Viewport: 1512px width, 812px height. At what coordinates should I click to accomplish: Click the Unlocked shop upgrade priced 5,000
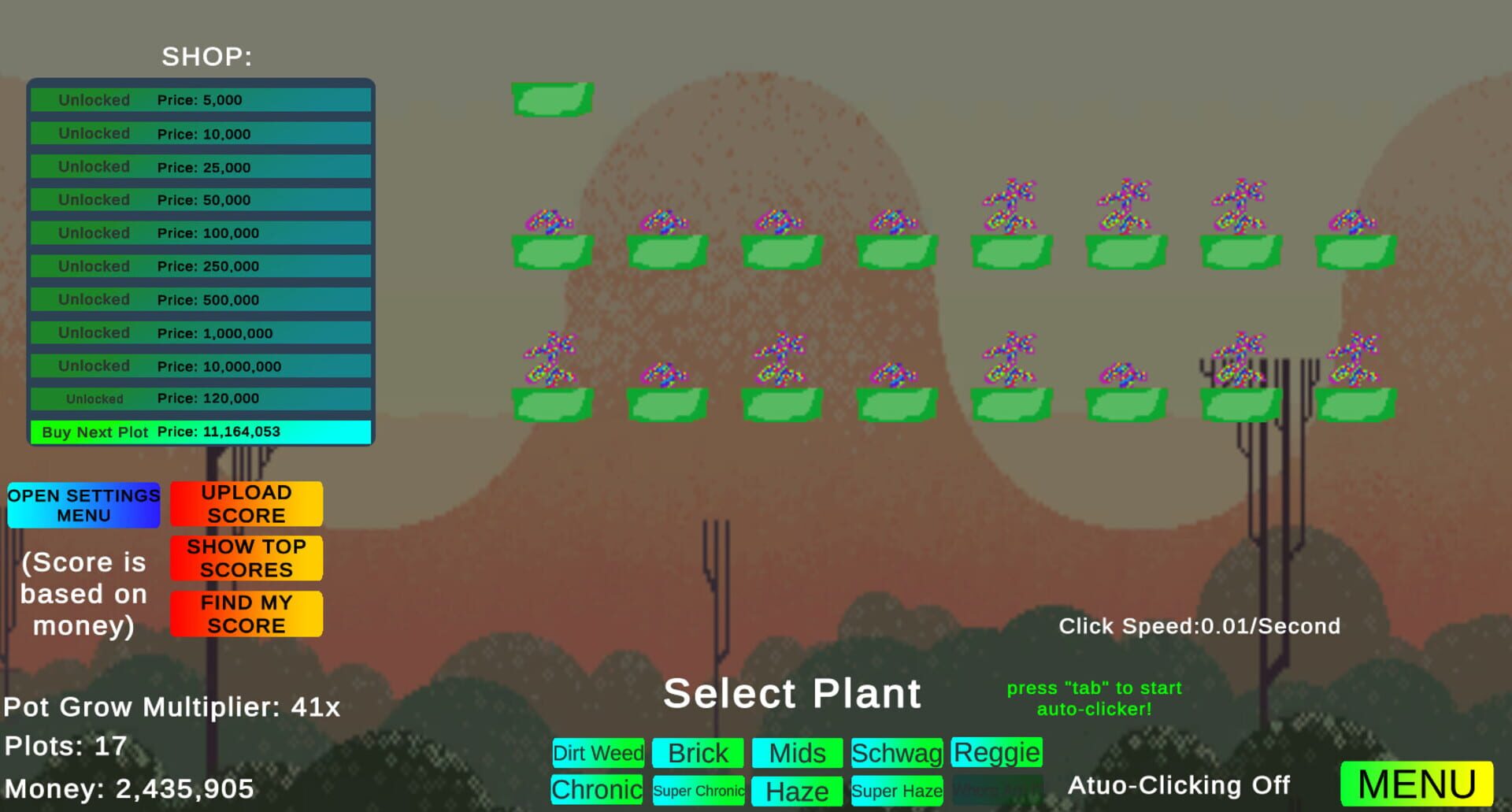(x=199, y=99)
